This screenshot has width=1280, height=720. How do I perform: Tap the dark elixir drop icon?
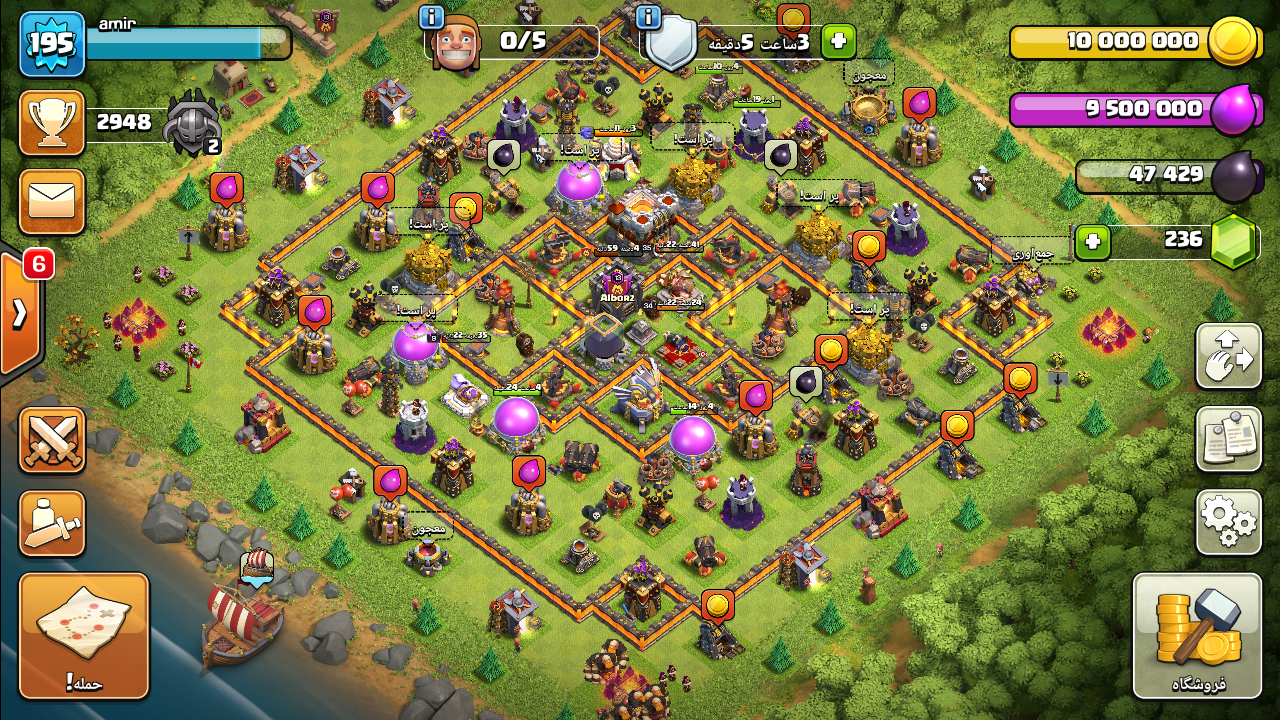click(x=1236, y=176)
